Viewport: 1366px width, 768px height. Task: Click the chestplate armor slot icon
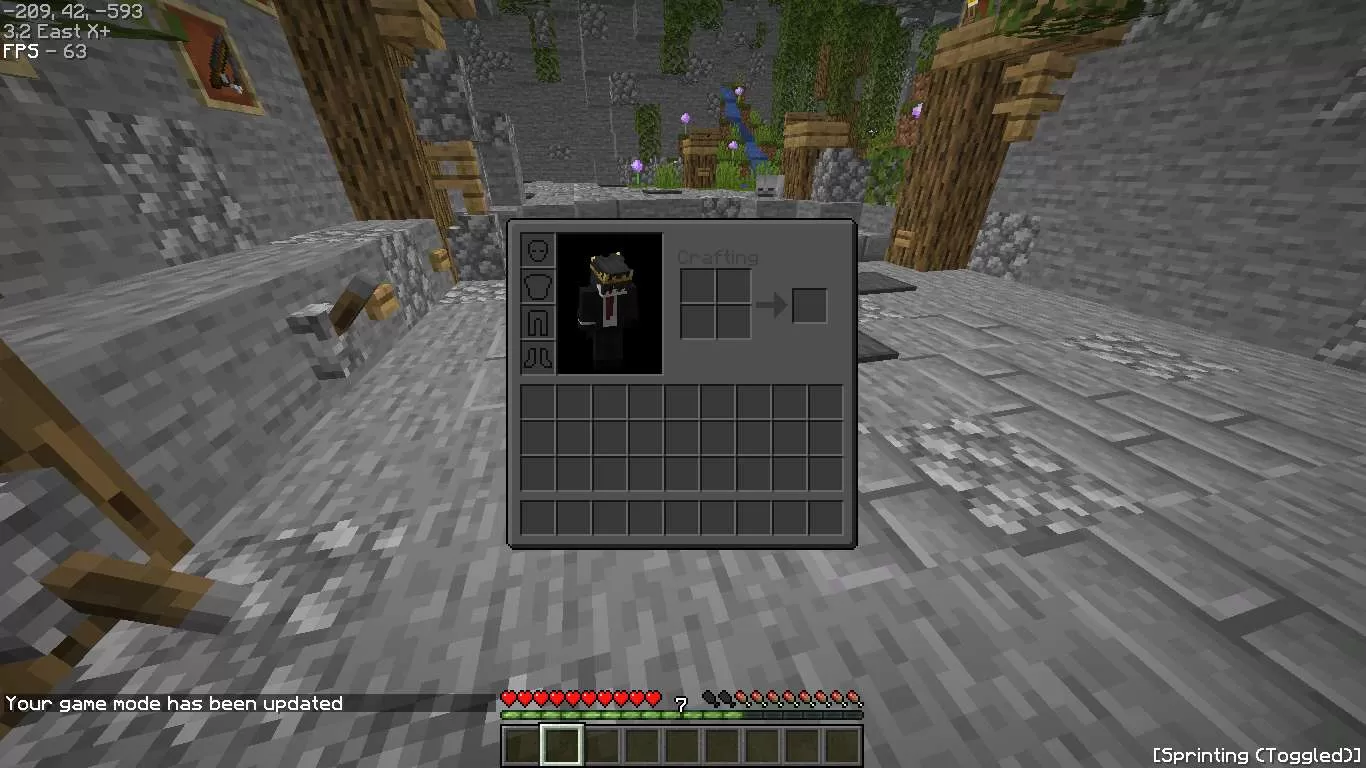point(537,284)
